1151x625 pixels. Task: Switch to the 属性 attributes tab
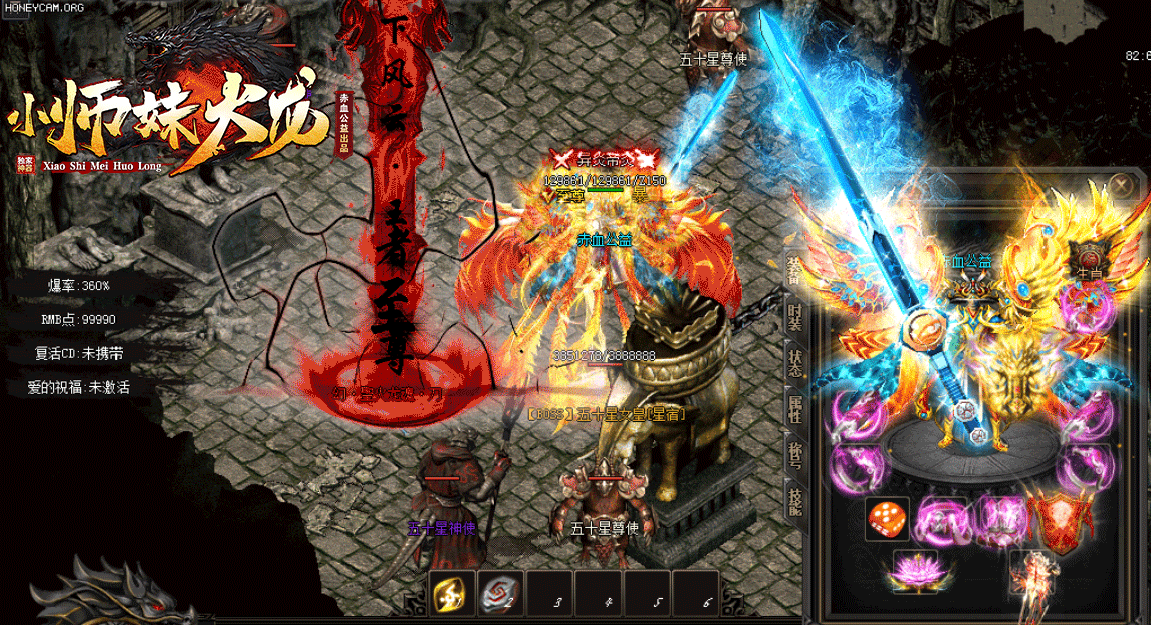(795, 408)
